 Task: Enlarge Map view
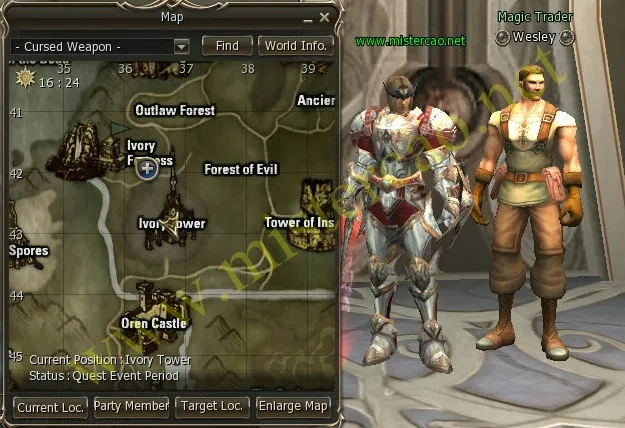293,407
